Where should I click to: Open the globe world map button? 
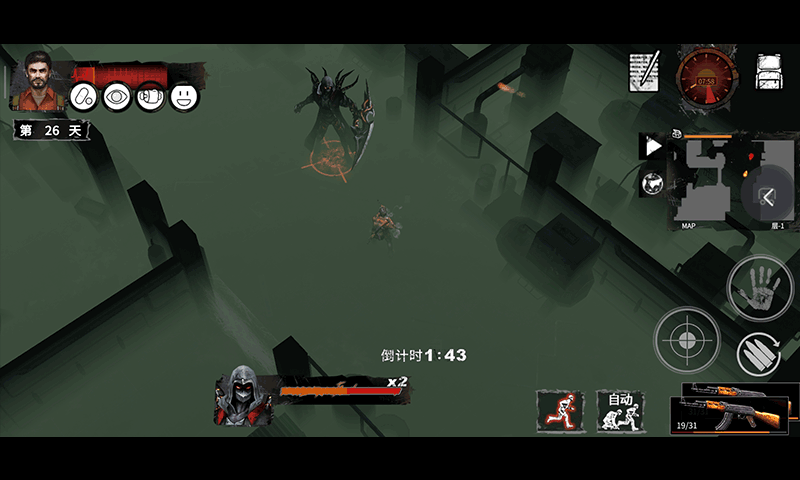pyautogui.click(x=652, y=184)
